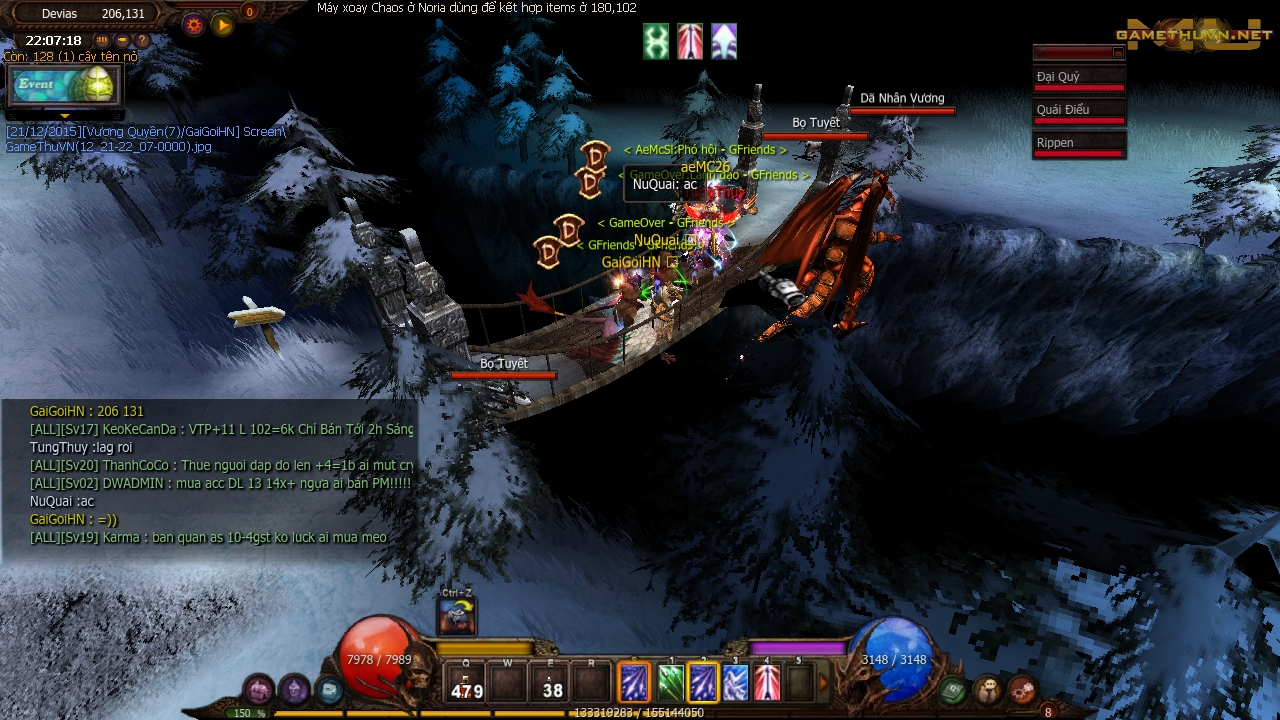Minimize the party list panel
This screenshot has width=1280, height=720.
[1118, 53]
